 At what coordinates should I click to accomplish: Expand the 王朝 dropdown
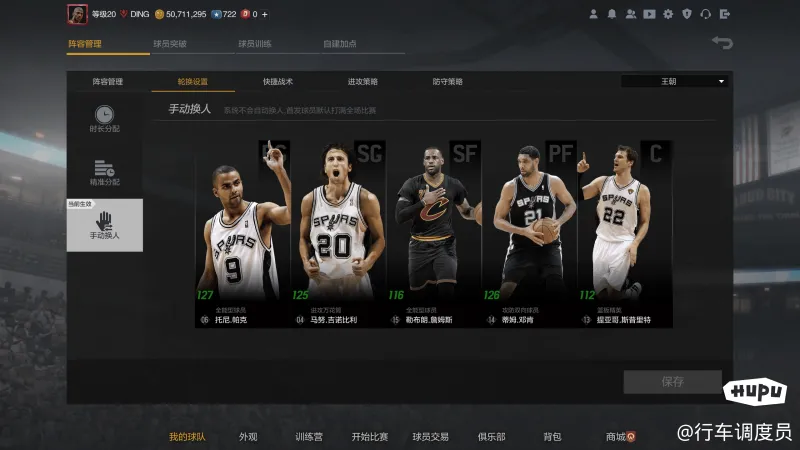tap(675, 81)
